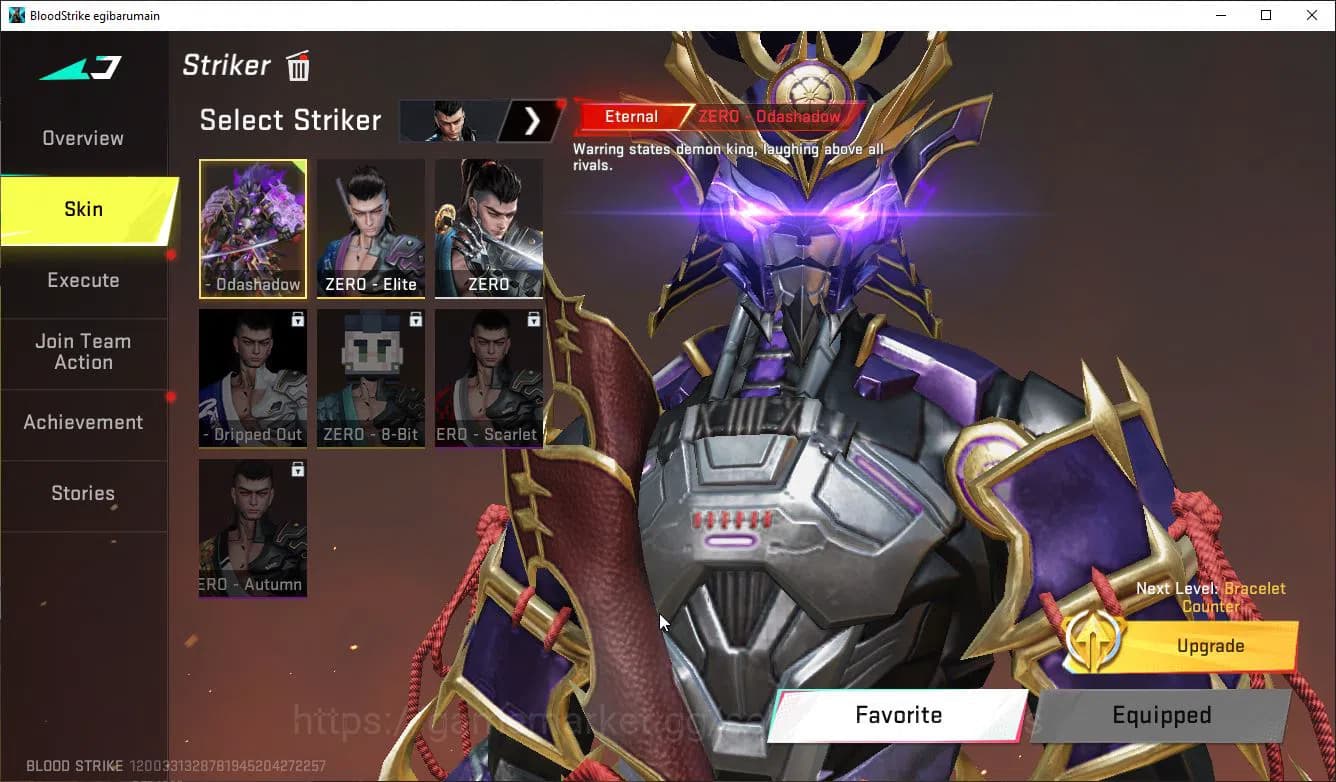
Task: Open the Join Team Action section
Action: [83, 351]
